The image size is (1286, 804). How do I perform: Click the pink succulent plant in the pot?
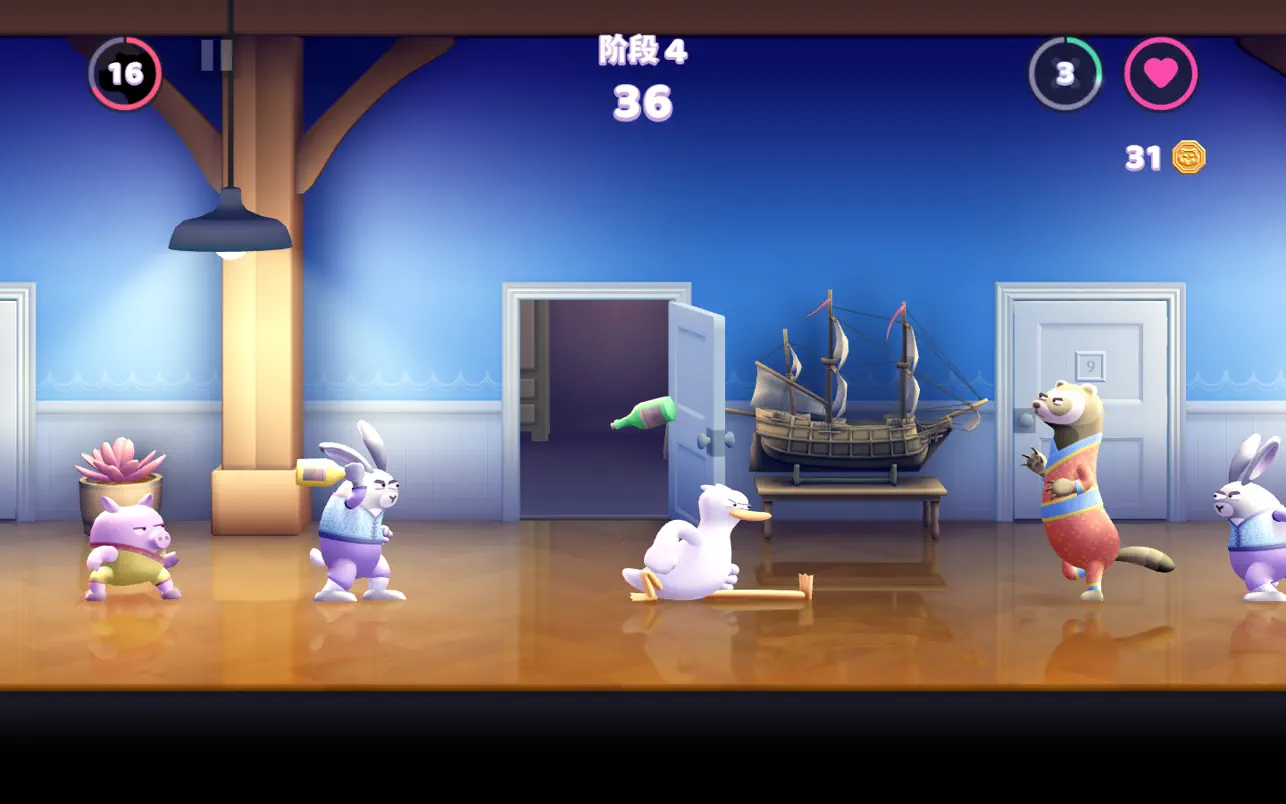coord(120,460)
